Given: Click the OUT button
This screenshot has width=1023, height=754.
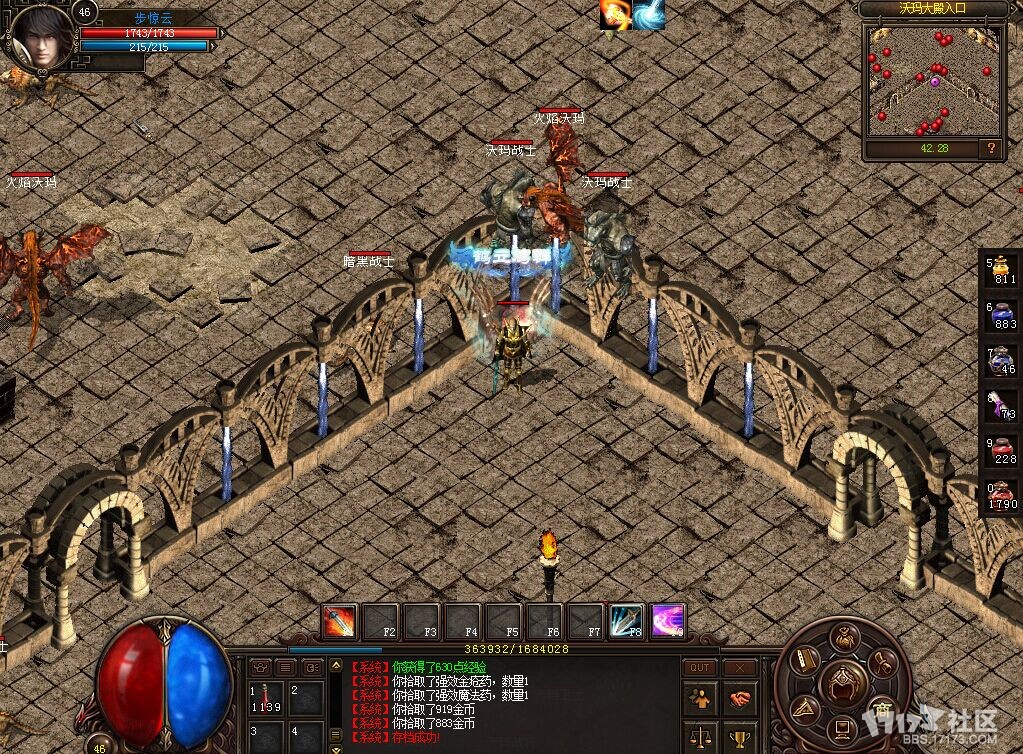Looking at the screenshot, I should click(x=700, y=667).
